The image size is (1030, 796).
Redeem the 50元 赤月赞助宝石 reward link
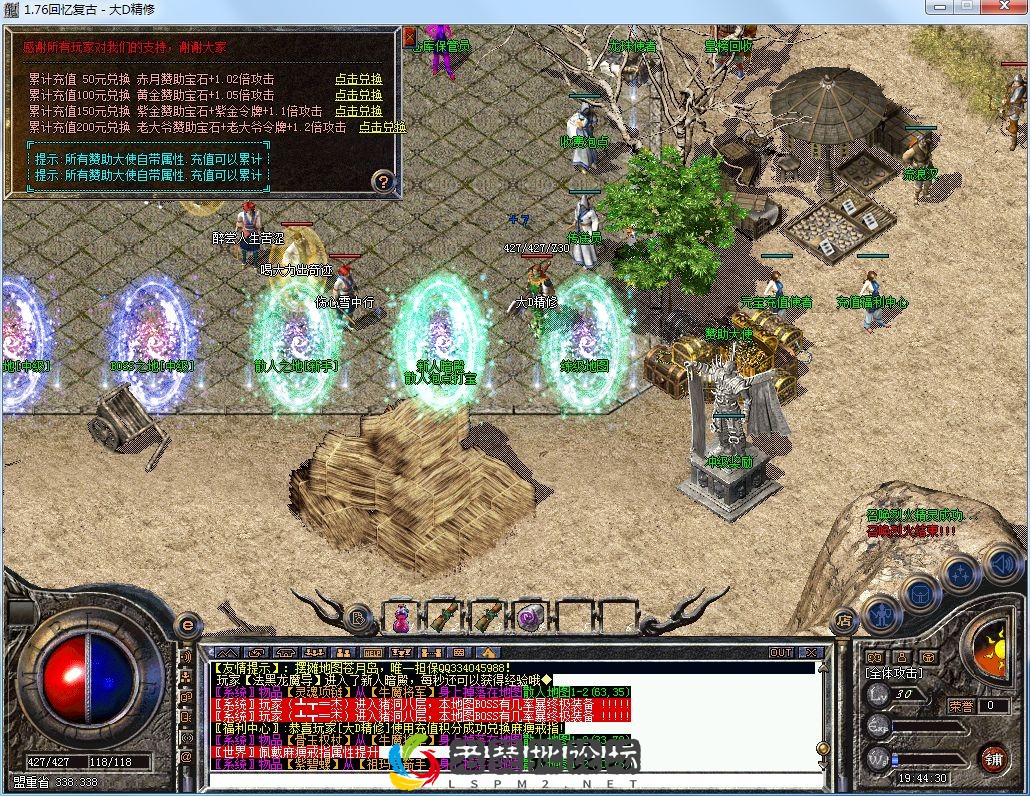[358, 79]
